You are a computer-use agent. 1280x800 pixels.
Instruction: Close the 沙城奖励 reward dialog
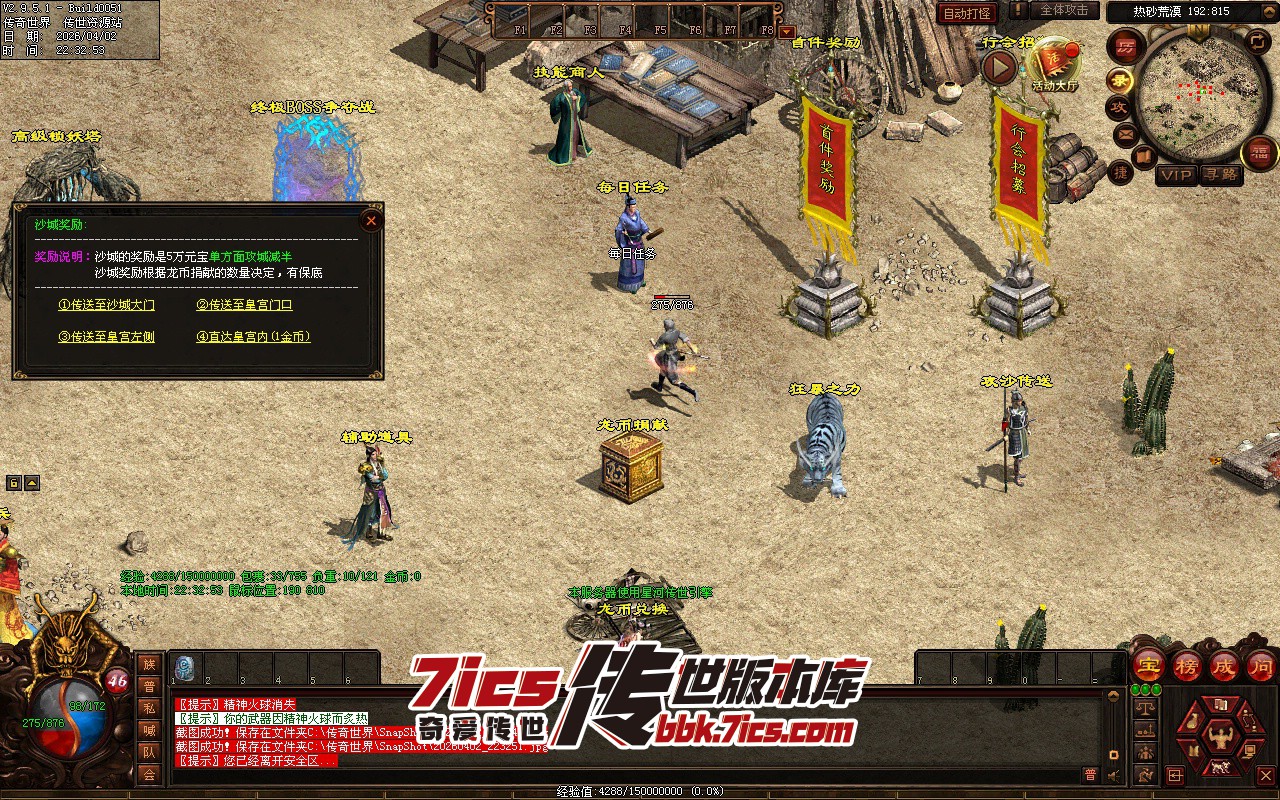[371, 220]
